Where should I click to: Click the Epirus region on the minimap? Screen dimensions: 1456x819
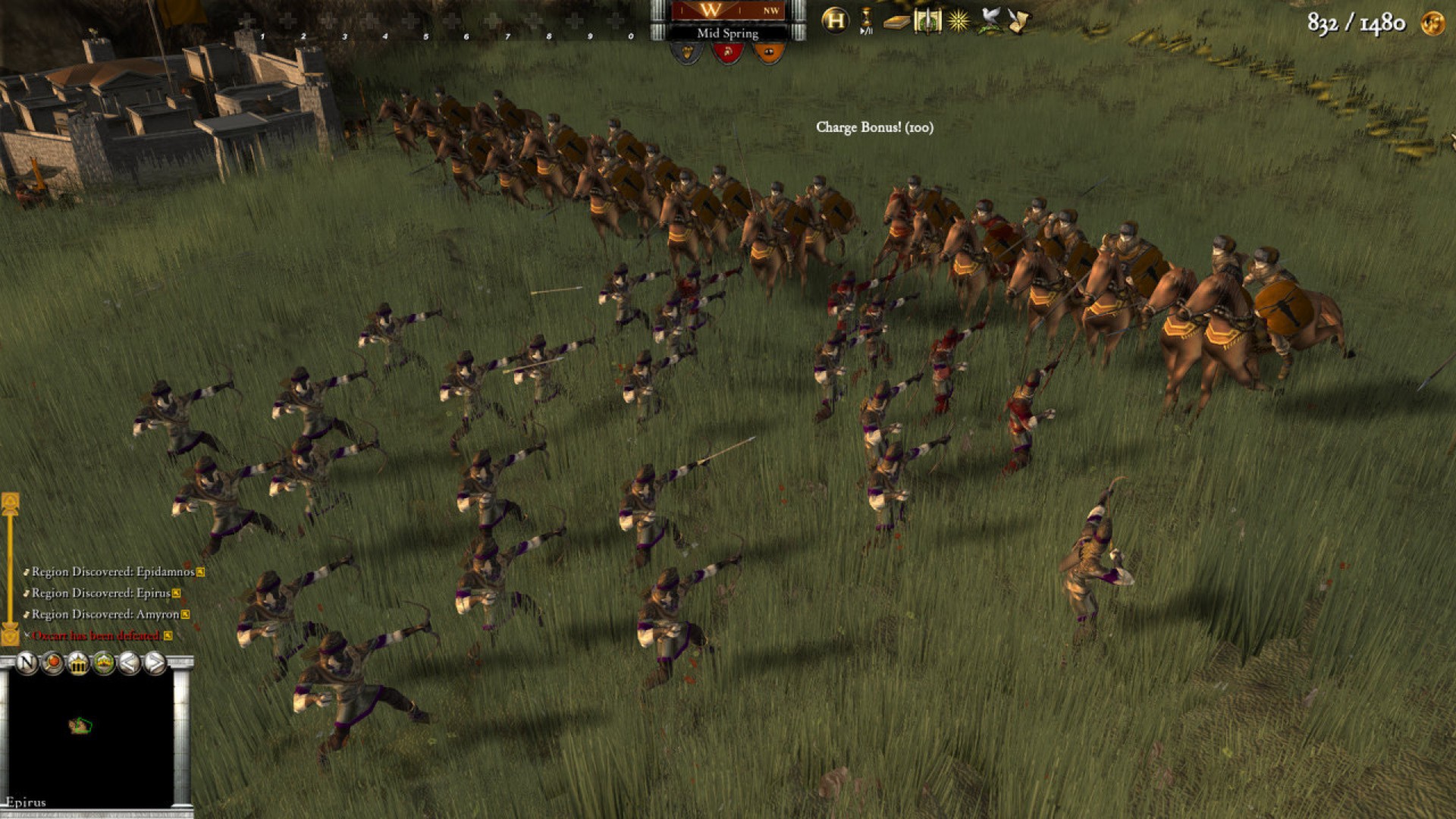80,726
